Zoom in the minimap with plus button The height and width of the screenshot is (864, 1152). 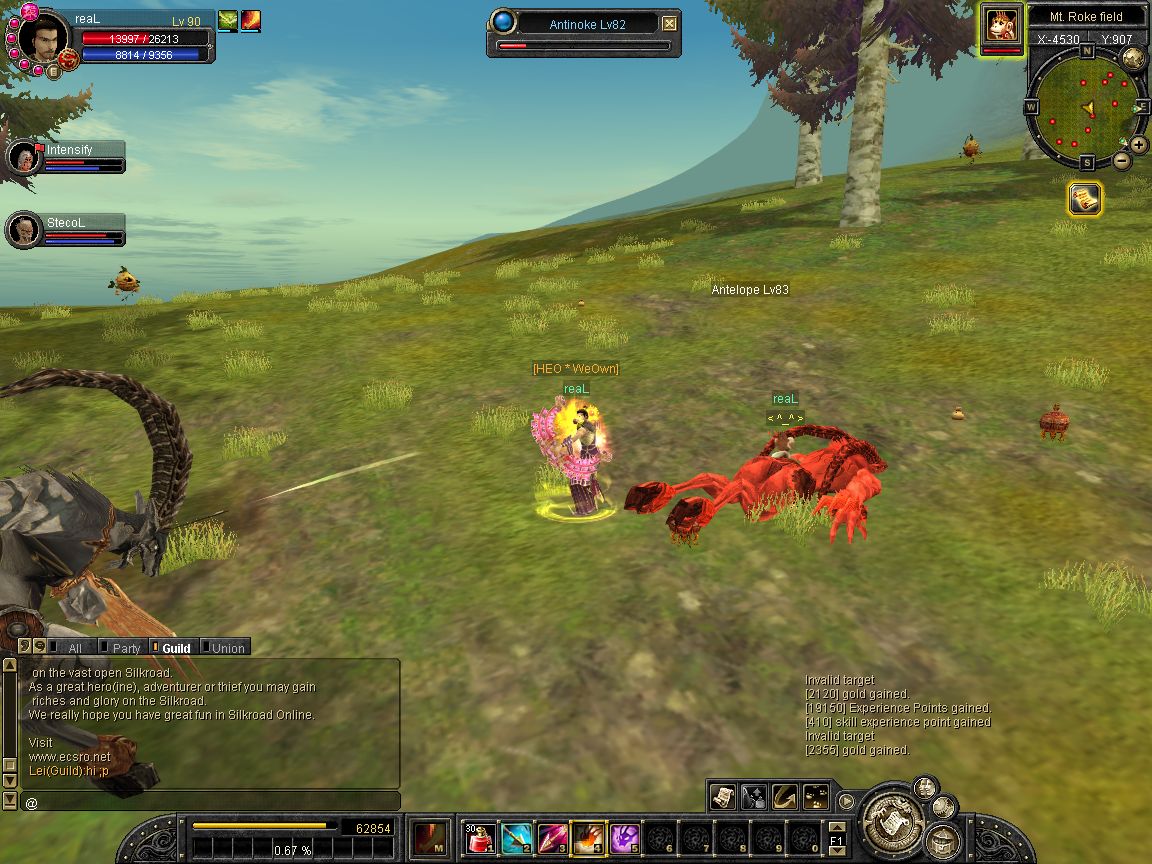coord(1139,145)
